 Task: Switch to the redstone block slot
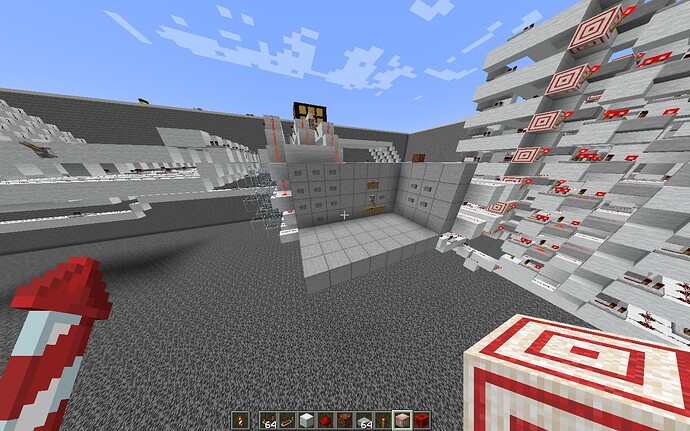422,420
